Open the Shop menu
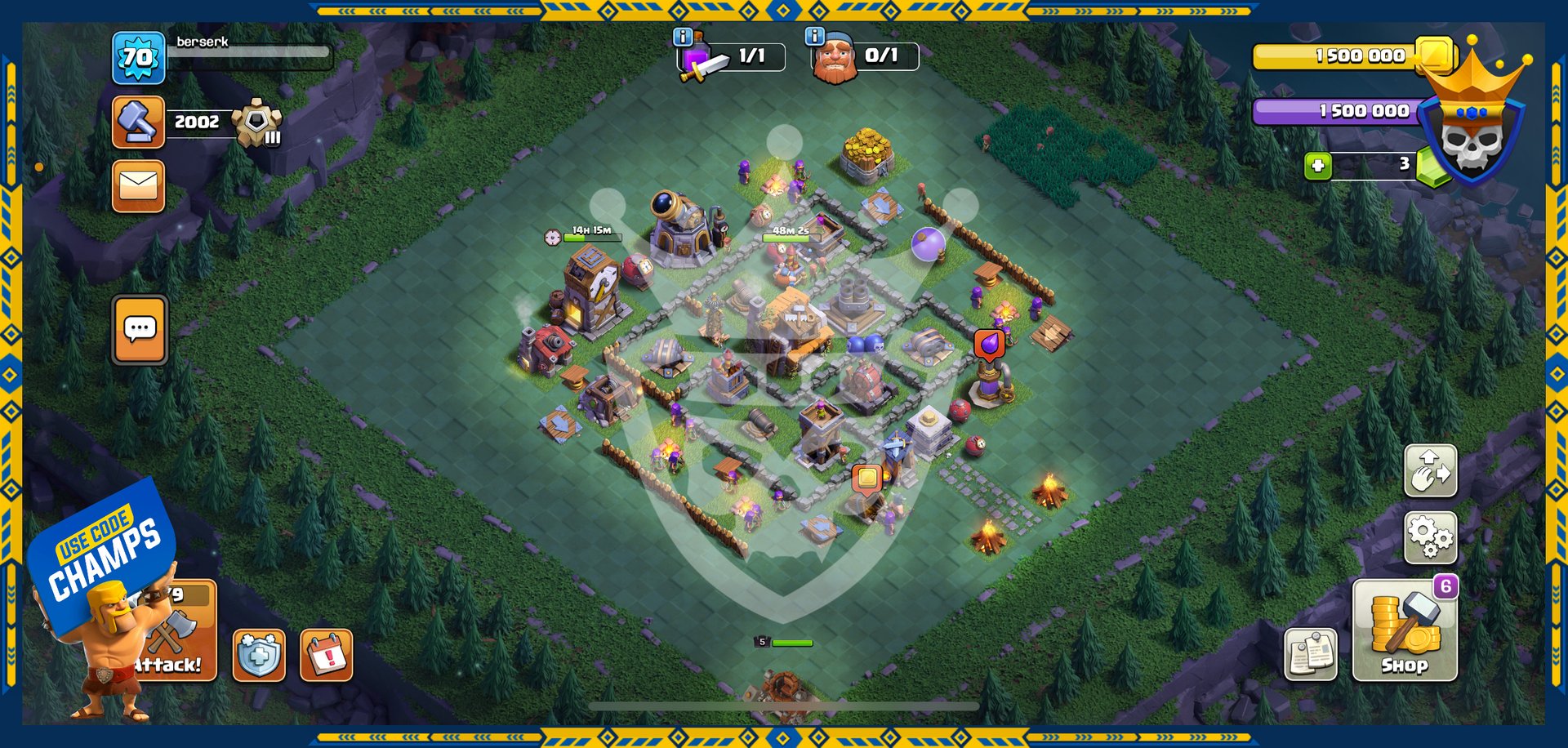The image size is (1568, 748). pyautogui.click(x=1405, y=630)
